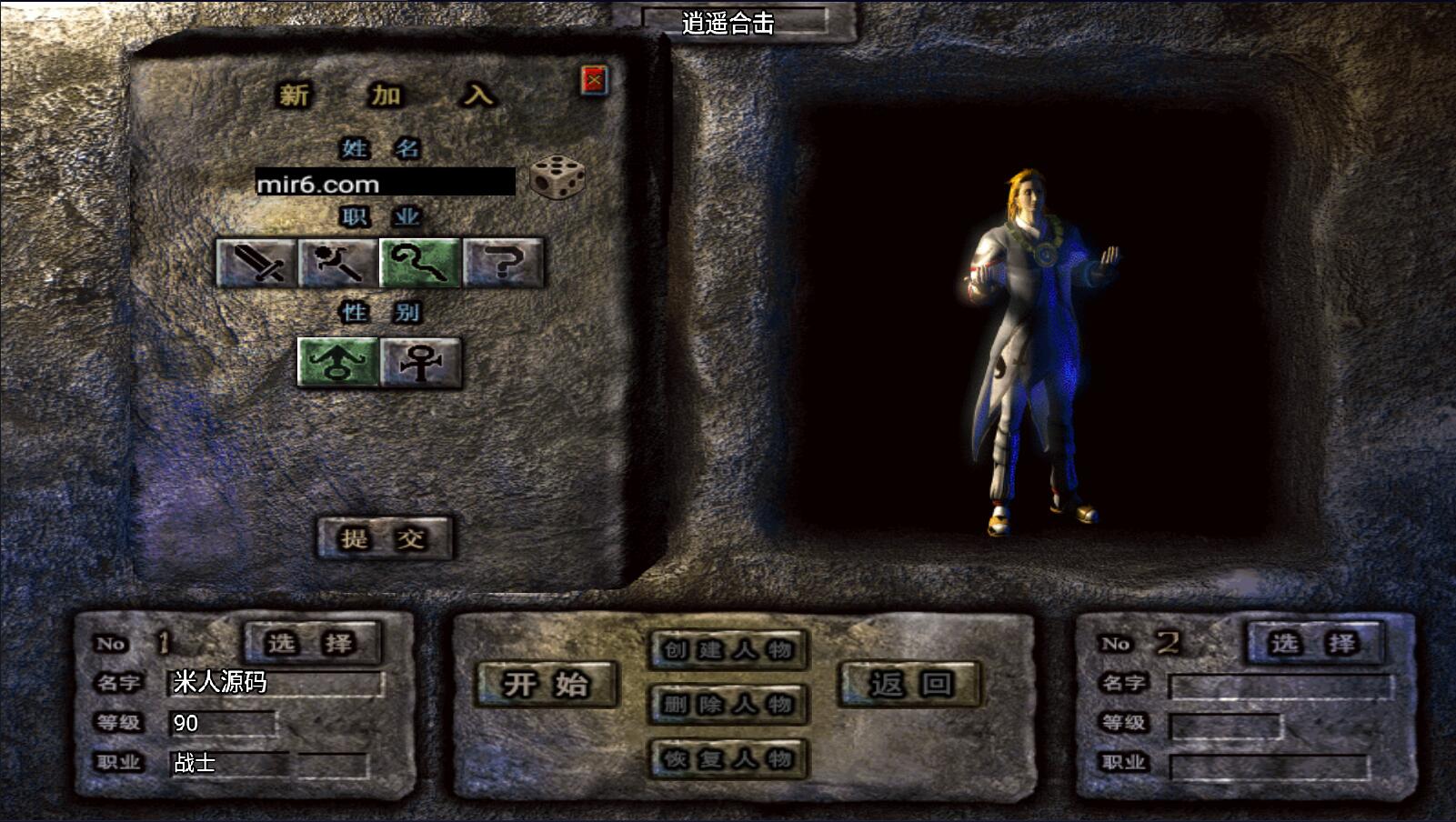Delete character via 删除人物

click(728, 704)
